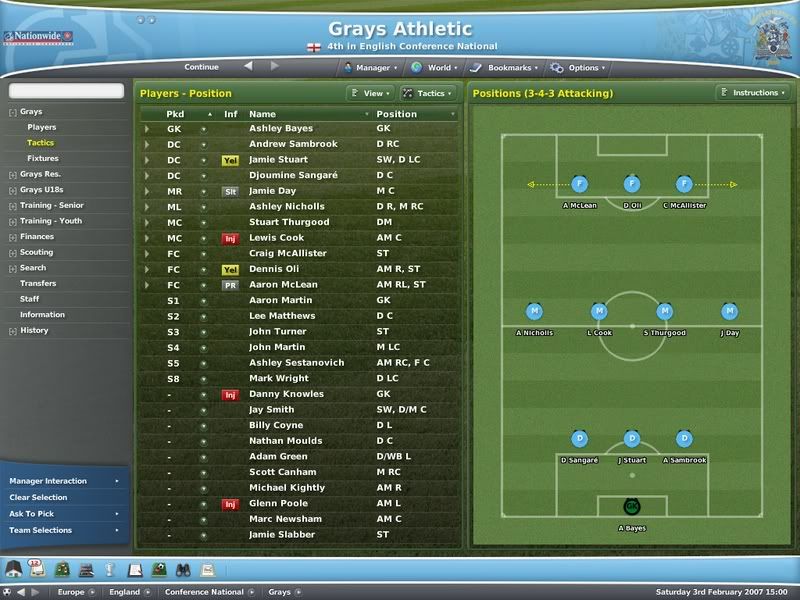Open the Options menu
This screenshot has width=800, height=600.
pos(576,68)
